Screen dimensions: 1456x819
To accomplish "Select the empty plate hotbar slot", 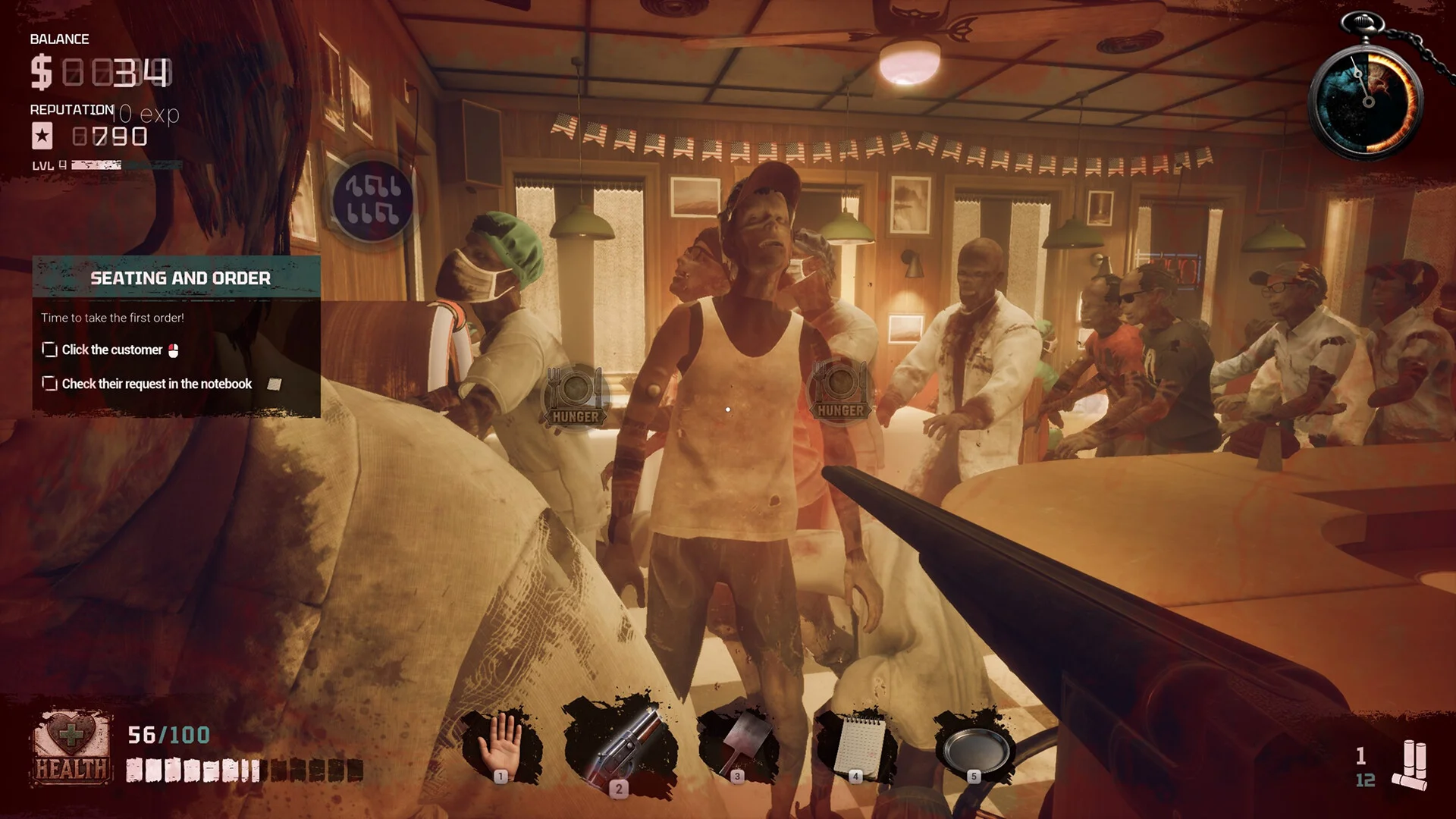I will 974,747.
